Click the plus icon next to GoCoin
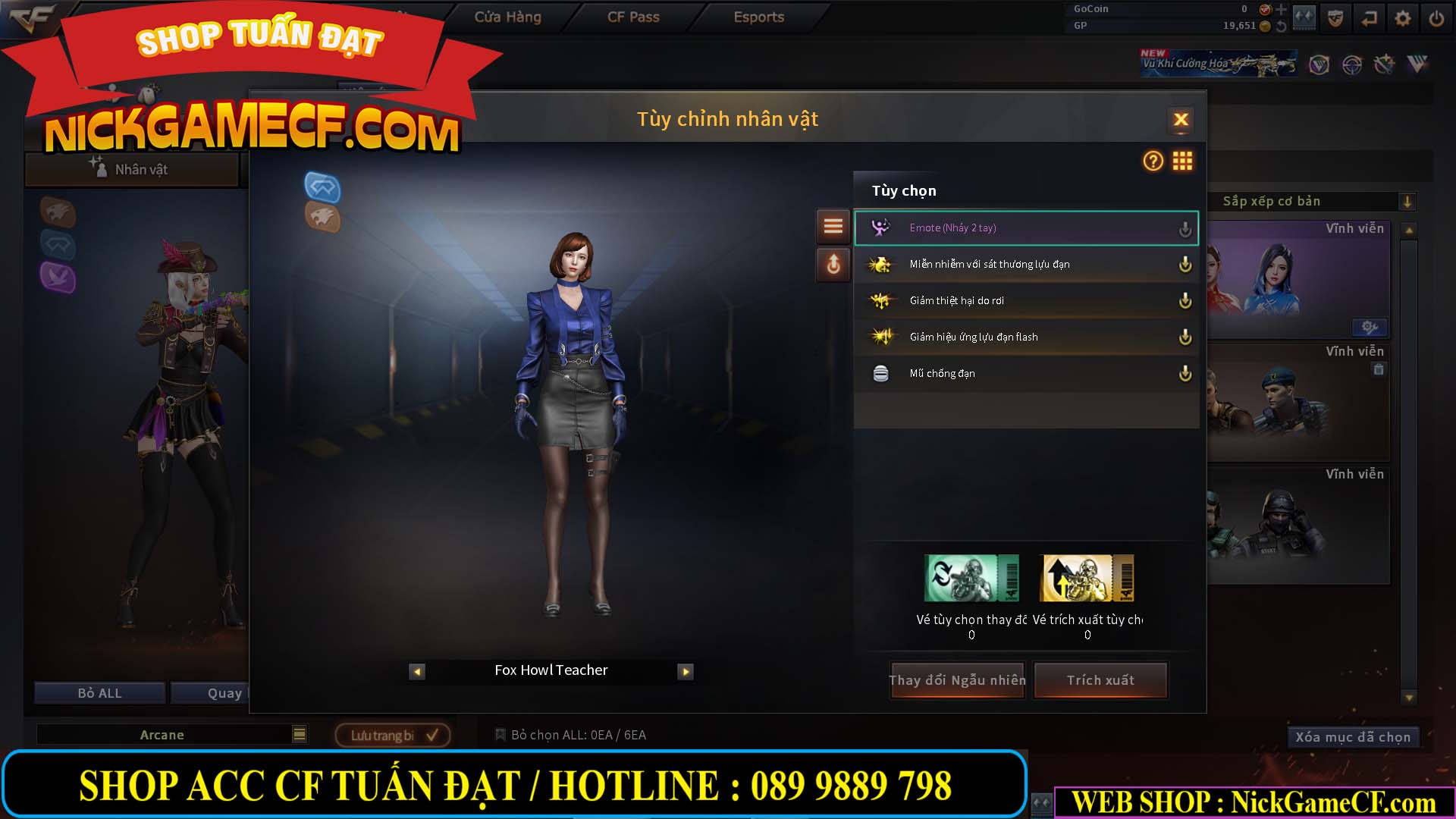Viewport: 1456px width, 819px height. pyautogui.click(x=1281, y=8)
